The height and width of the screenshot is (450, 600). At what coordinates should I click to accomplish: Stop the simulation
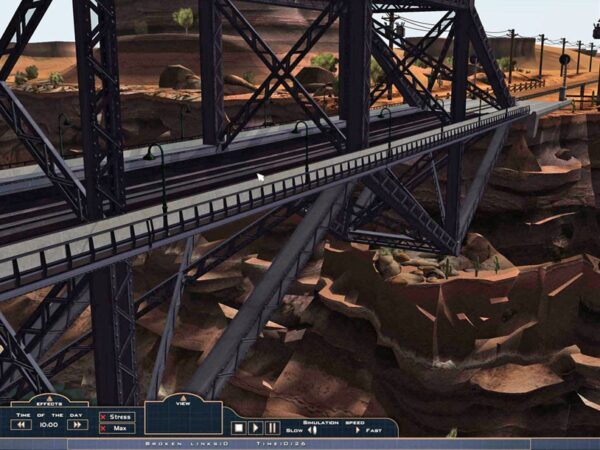pyautogui.click(x=238, y=428)
